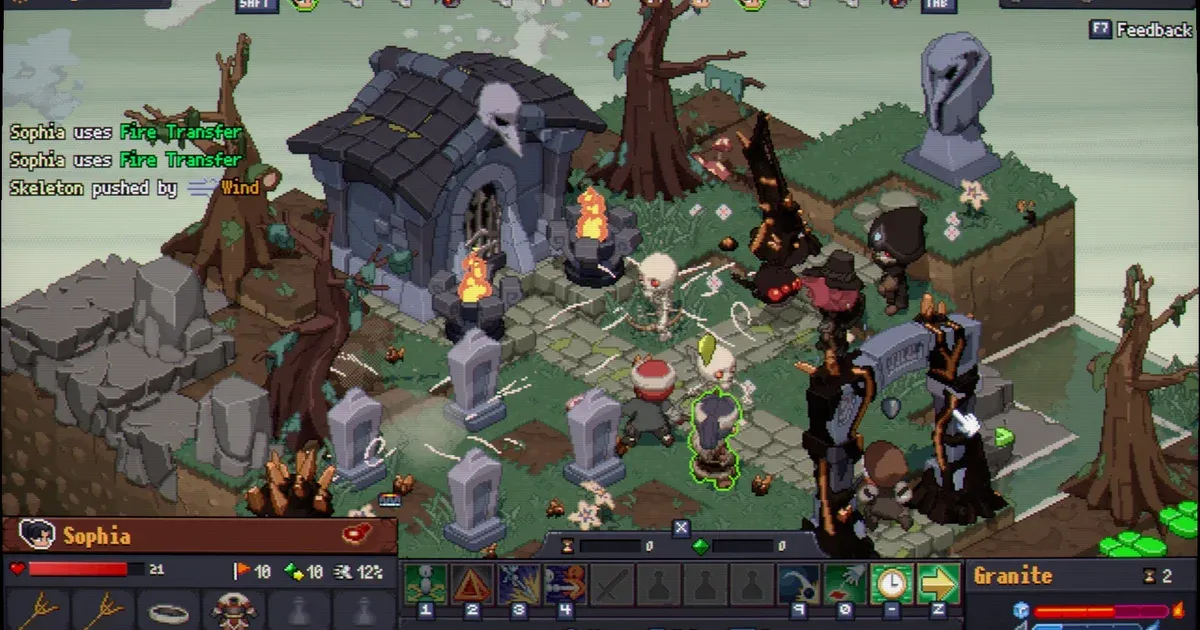The image size is (1200, 630).
Task: Select the ring equipment slot
Action: tap(167, 610)
